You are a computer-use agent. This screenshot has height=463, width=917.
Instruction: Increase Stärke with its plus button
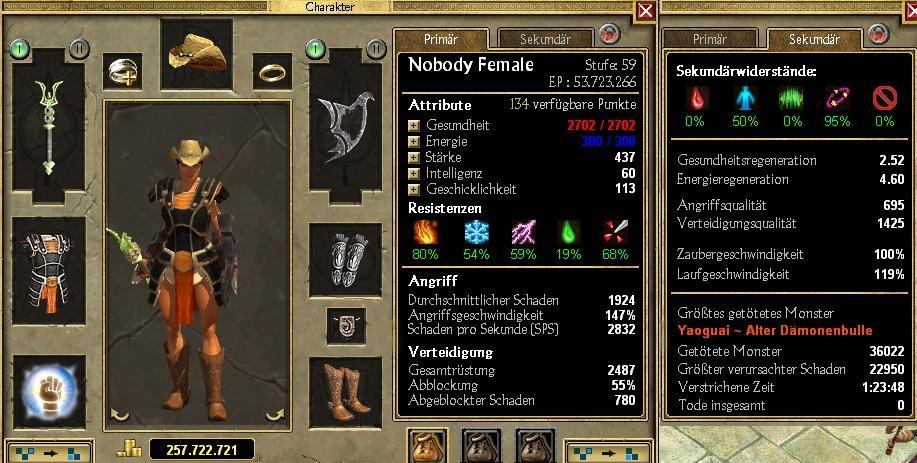(414, 158)
